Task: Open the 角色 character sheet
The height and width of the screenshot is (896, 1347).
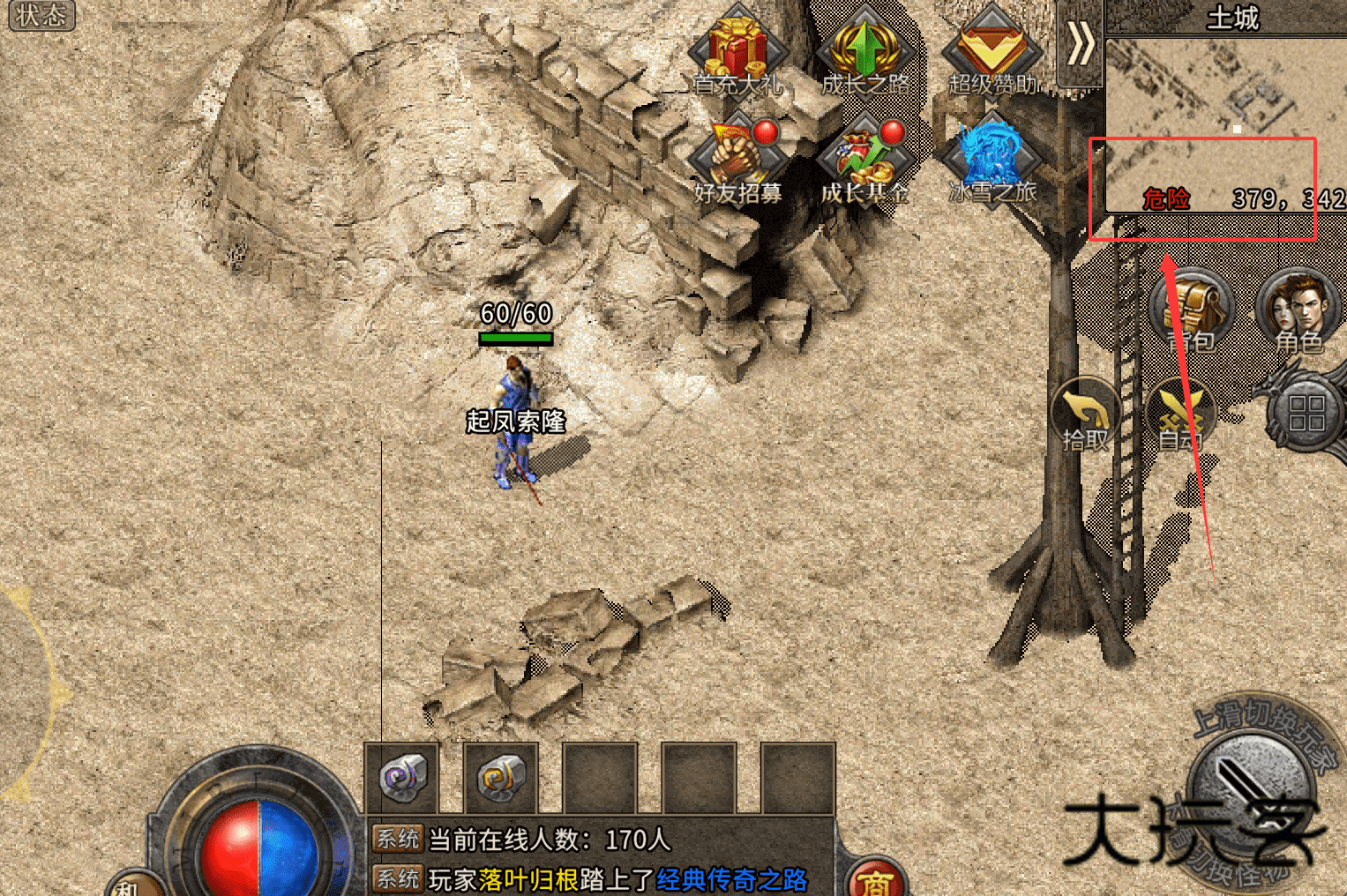Action: pos(1298,311)
